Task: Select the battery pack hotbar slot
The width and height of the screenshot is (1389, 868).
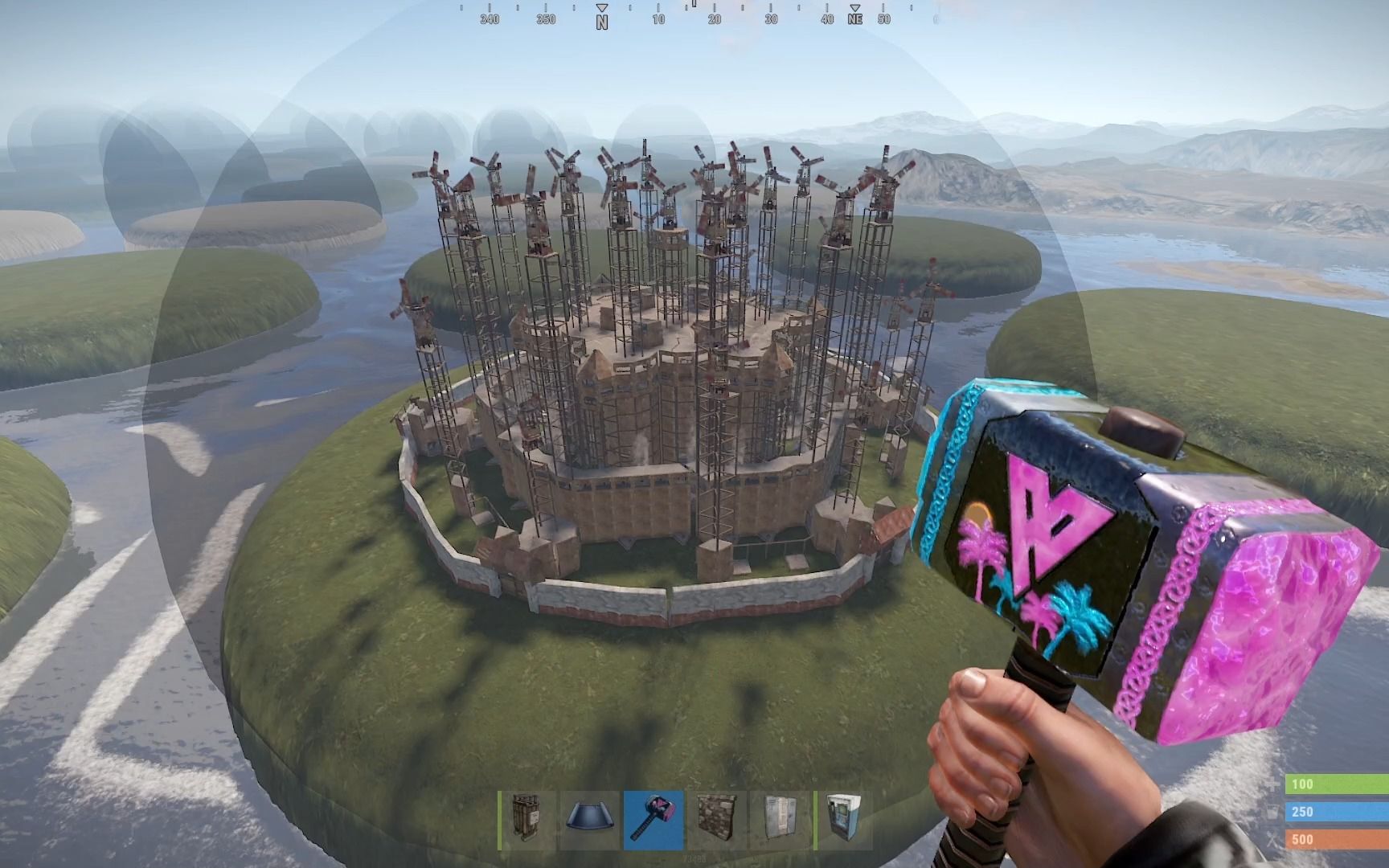Action: pyautogui.click(x=527, y=820)
